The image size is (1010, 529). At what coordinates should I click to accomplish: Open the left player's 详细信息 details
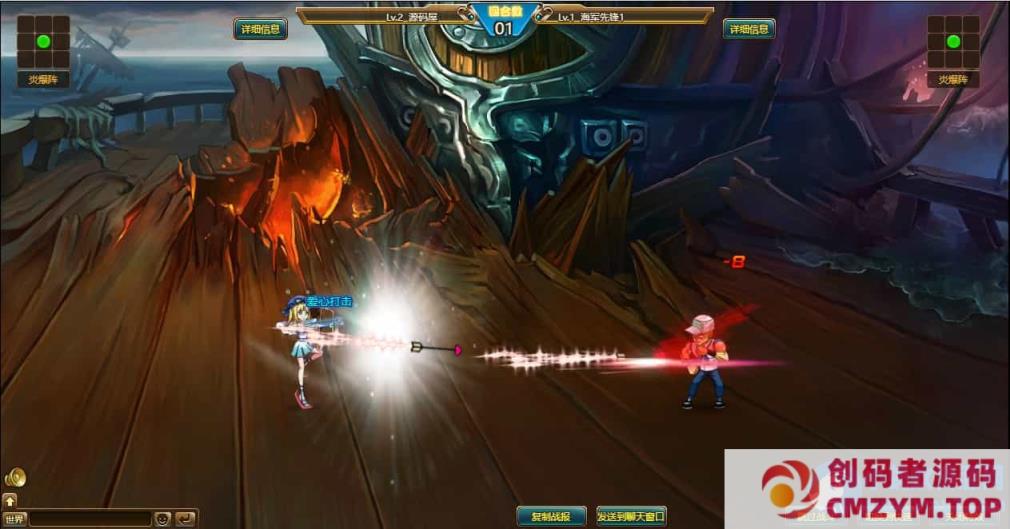(x=260, y=29)
